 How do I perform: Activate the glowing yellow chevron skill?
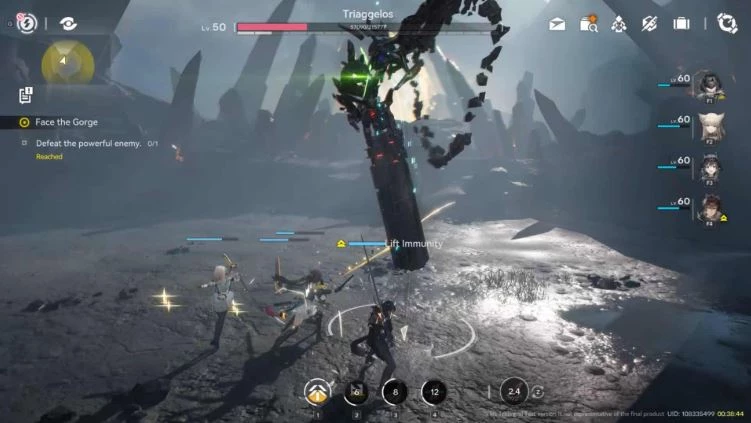(317, 393)
